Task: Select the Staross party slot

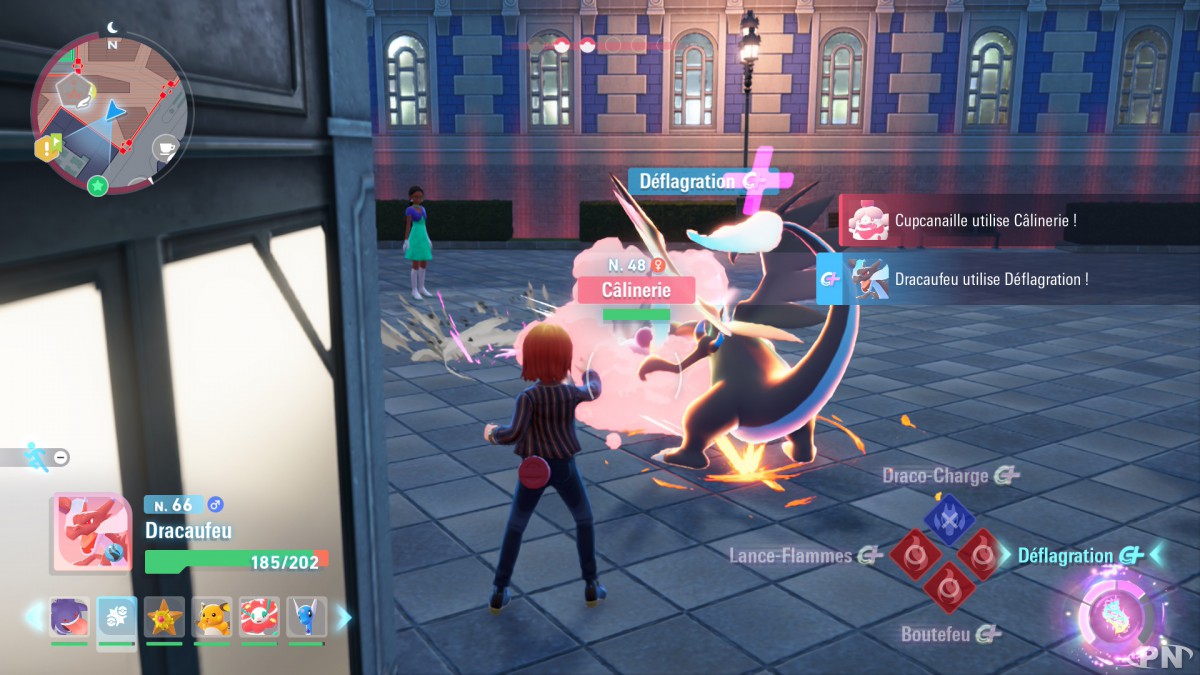Action: (x=164, y=617)
